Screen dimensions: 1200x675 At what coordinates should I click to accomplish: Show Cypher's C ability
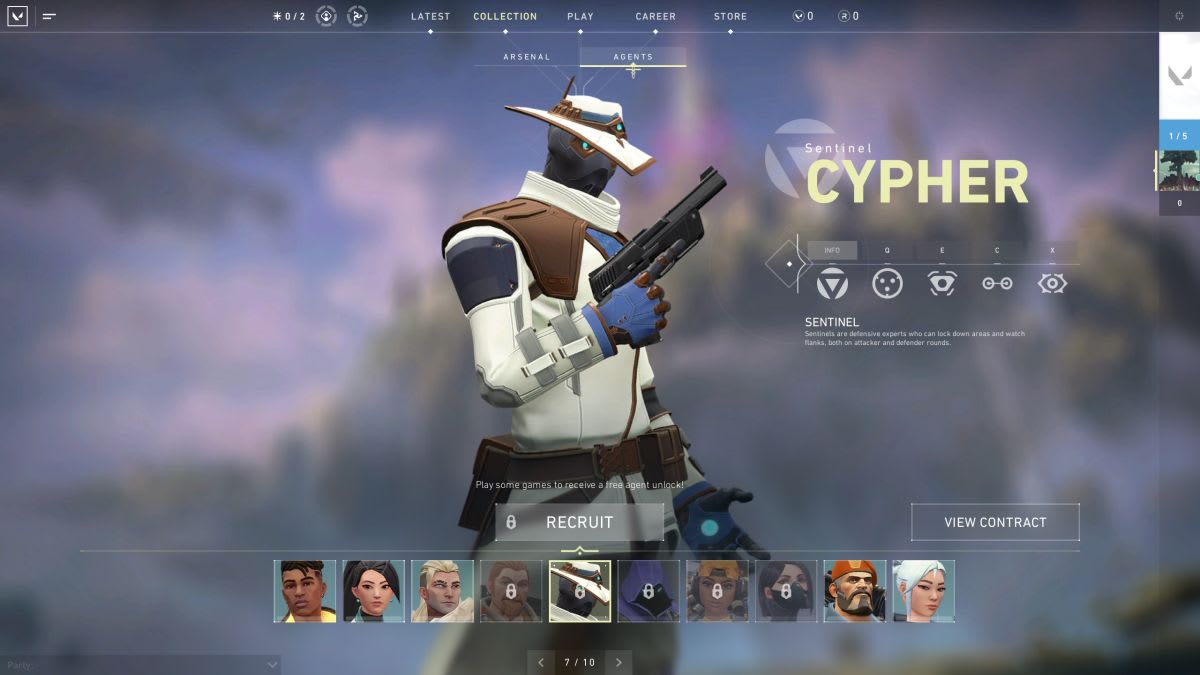997,283
